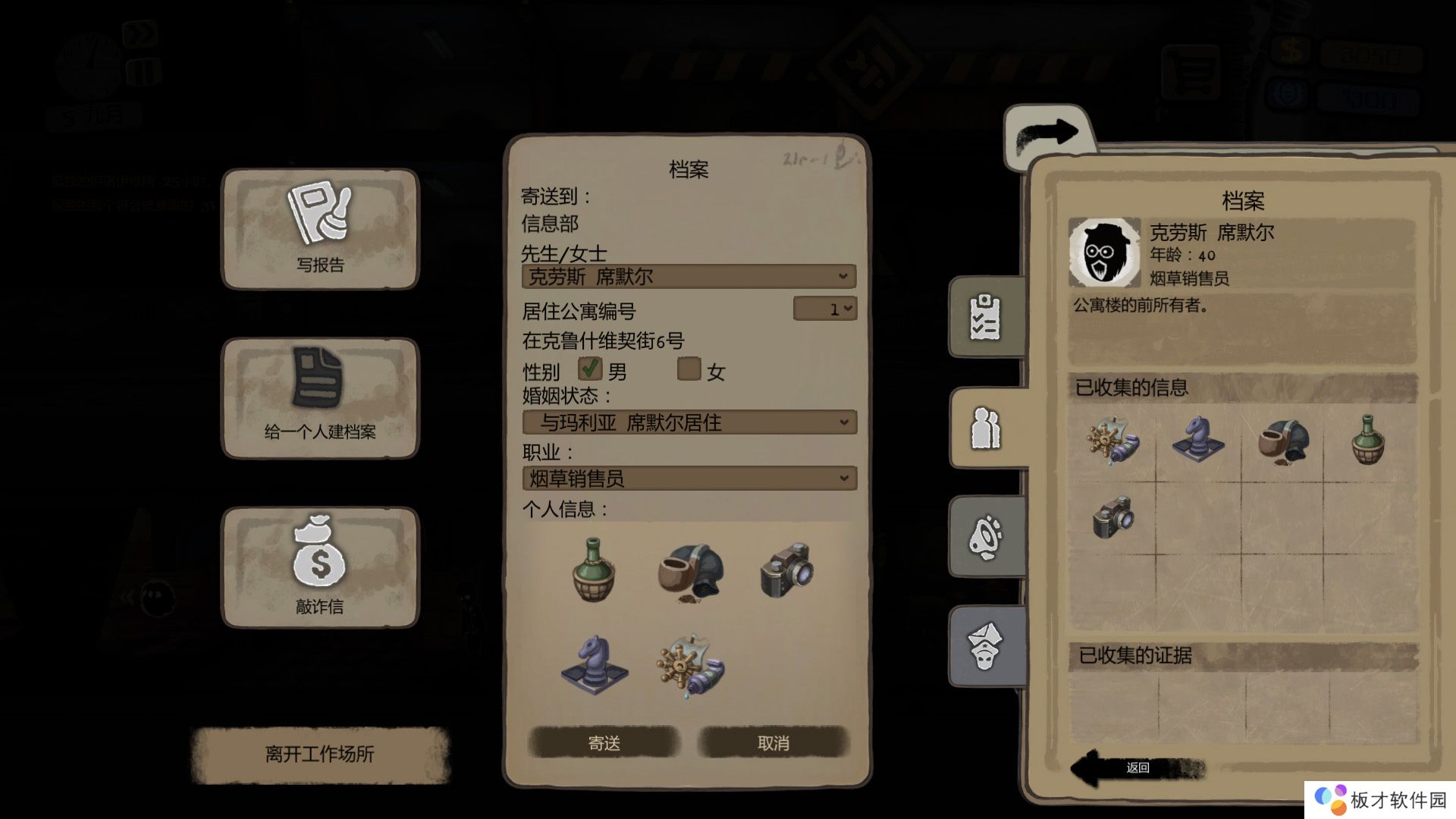Select the 敲诈信 blackmail letter option
1456x819 pixels.
tap(320, 567)
